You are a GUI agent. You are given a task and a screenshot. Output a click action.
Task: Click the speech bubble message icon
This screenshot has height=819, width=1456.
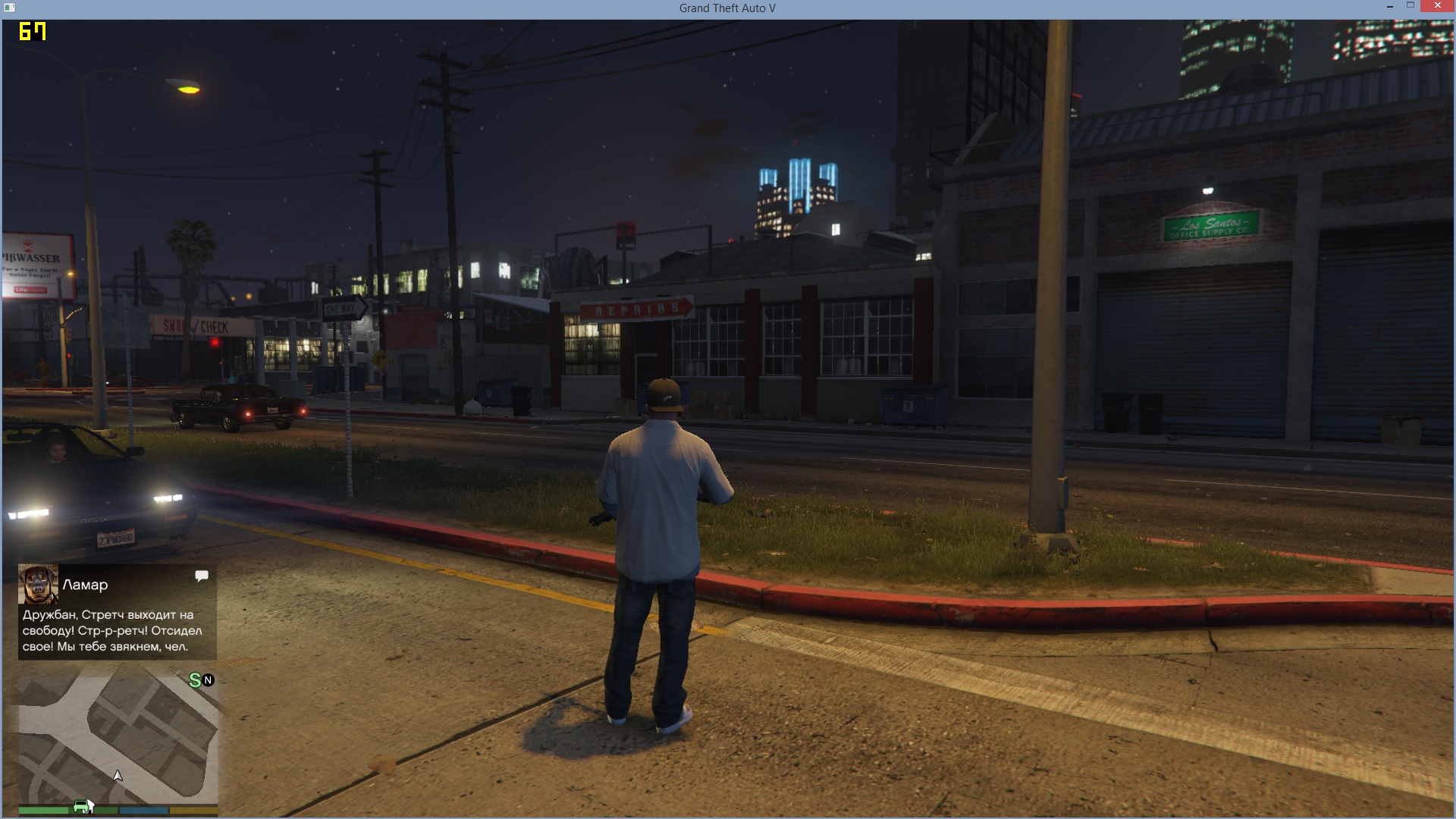pyautogui.click(x=202, y=576)
